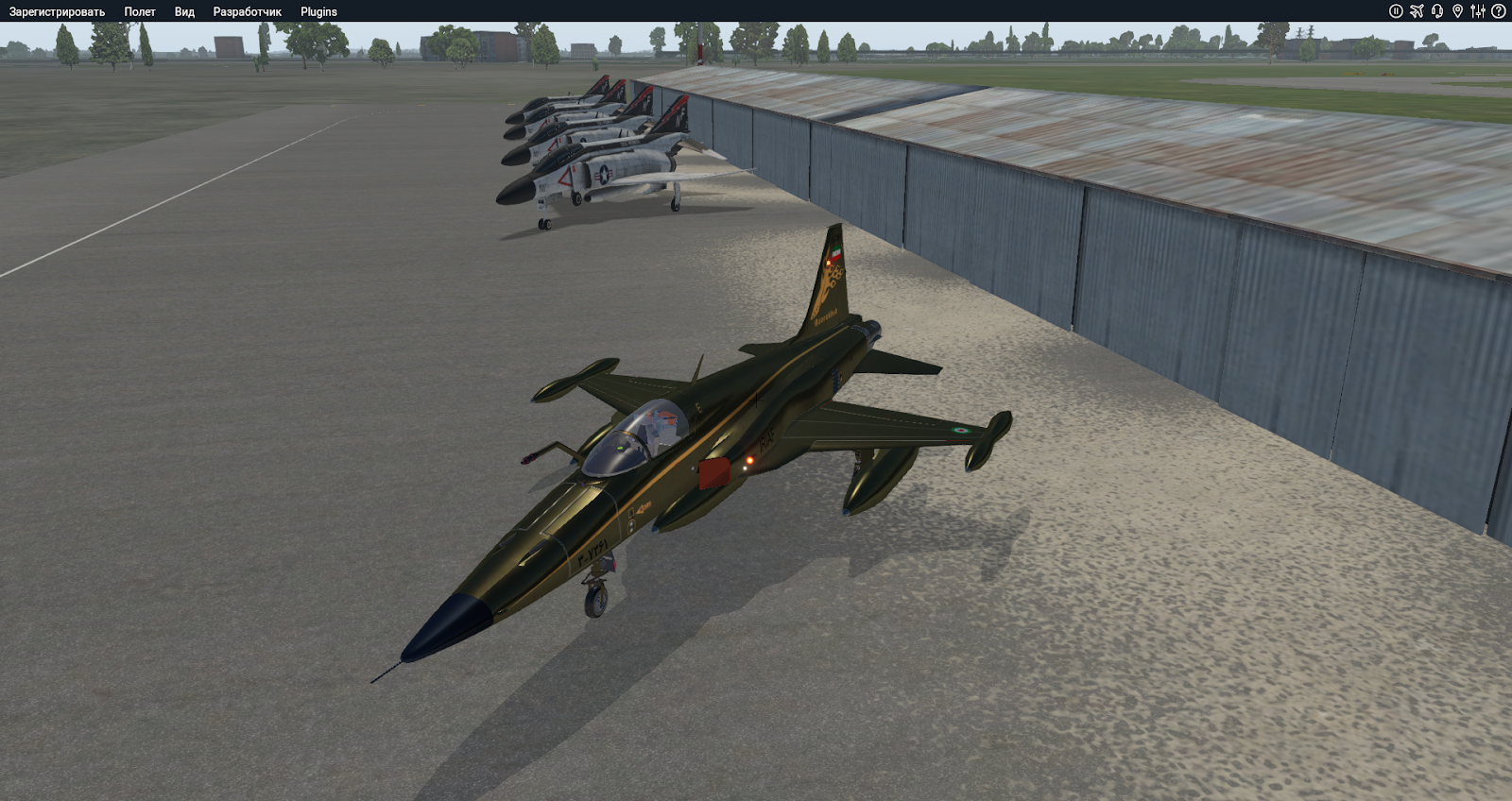The width and height of the screenshot is (1512, 801).
Task: Open X-Plane settings via sliders icon
Action: tap(1478, 10)
